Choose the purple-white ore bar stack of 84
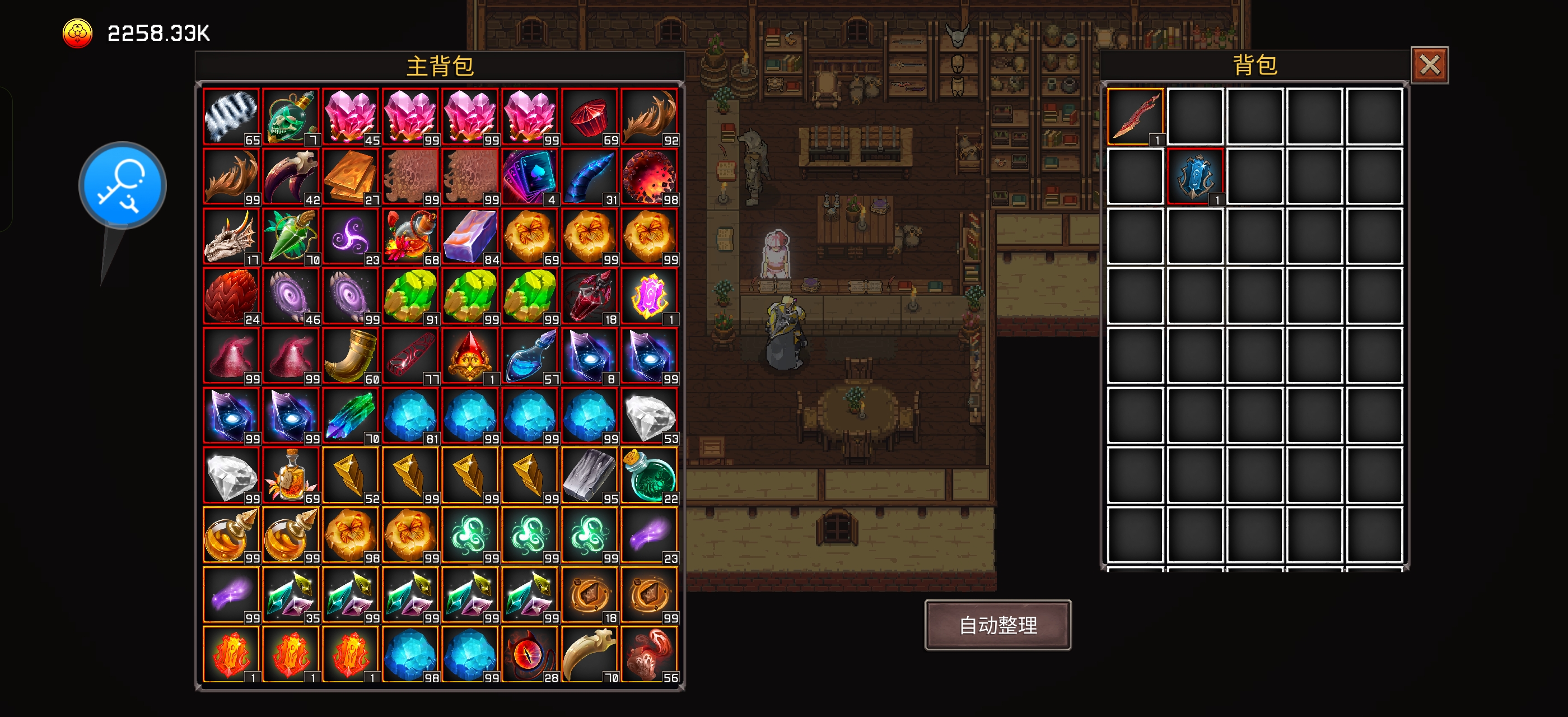 pos(470,236)
